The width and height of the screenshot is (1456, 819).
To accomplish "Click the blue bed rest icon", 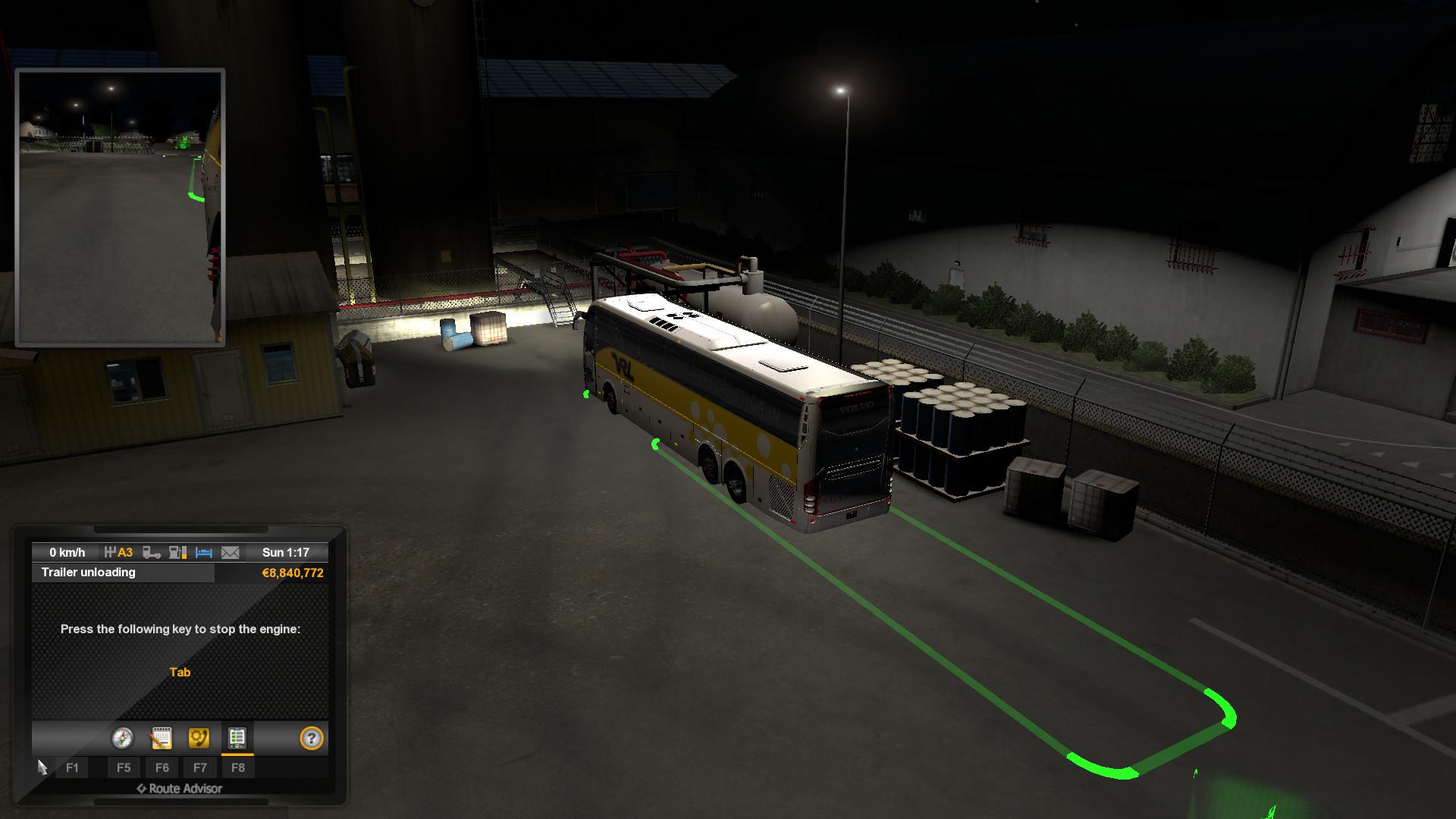I will 203,553.
